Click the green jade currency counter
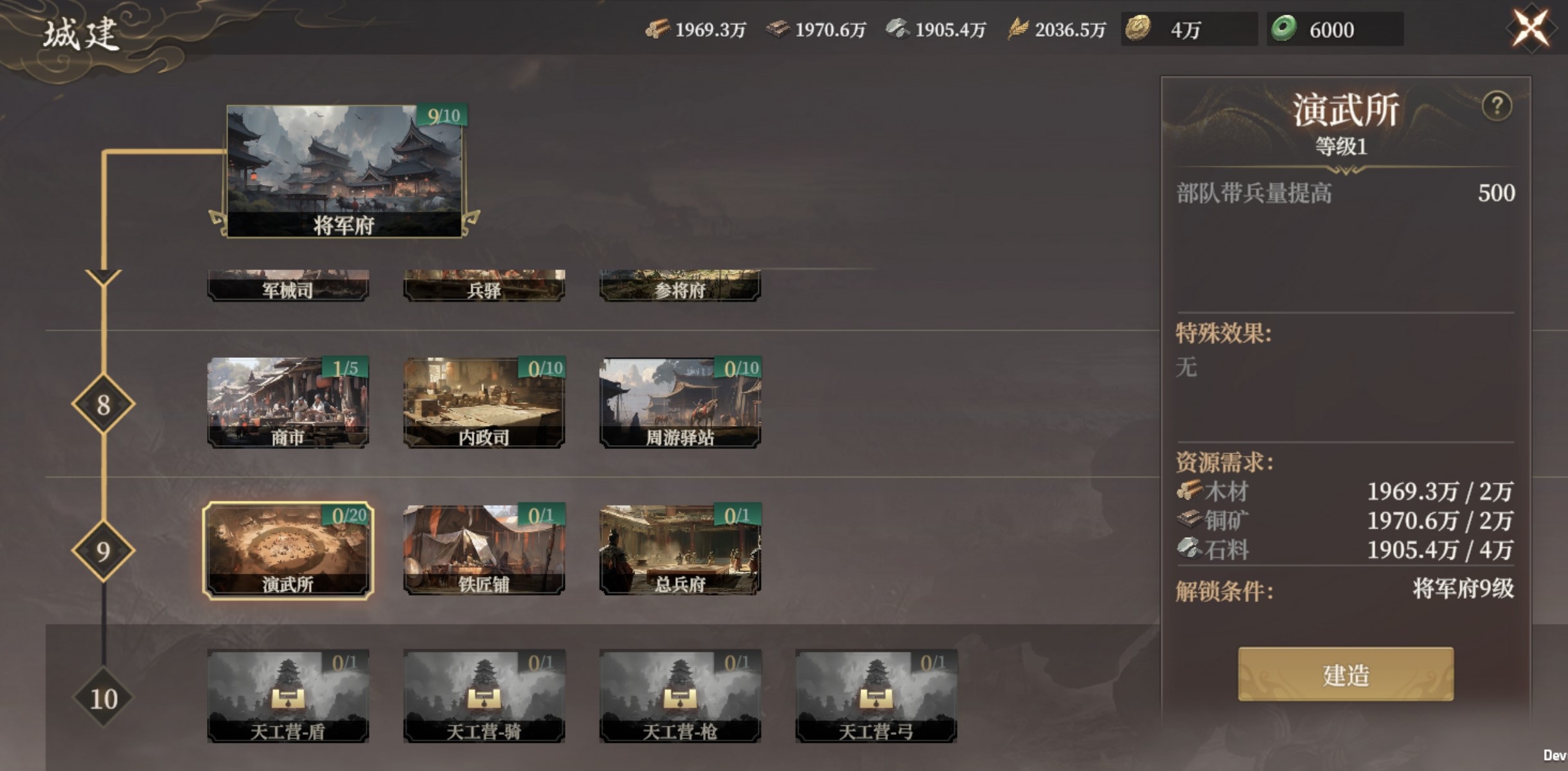The height and width of the screenshot is (771, 1568). pos(1334,30)
